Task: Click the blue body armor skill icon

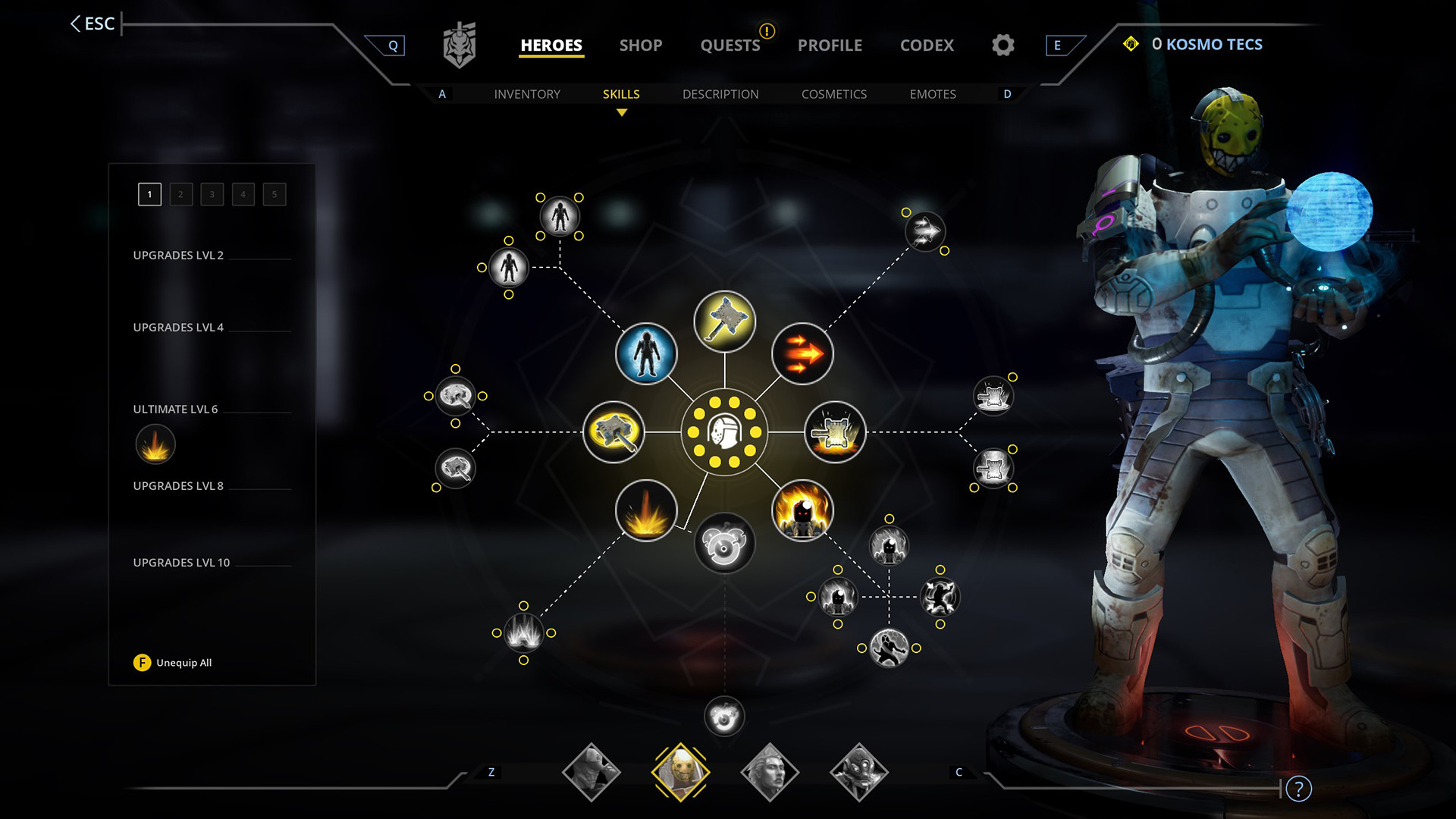Action: pos(645,354)
